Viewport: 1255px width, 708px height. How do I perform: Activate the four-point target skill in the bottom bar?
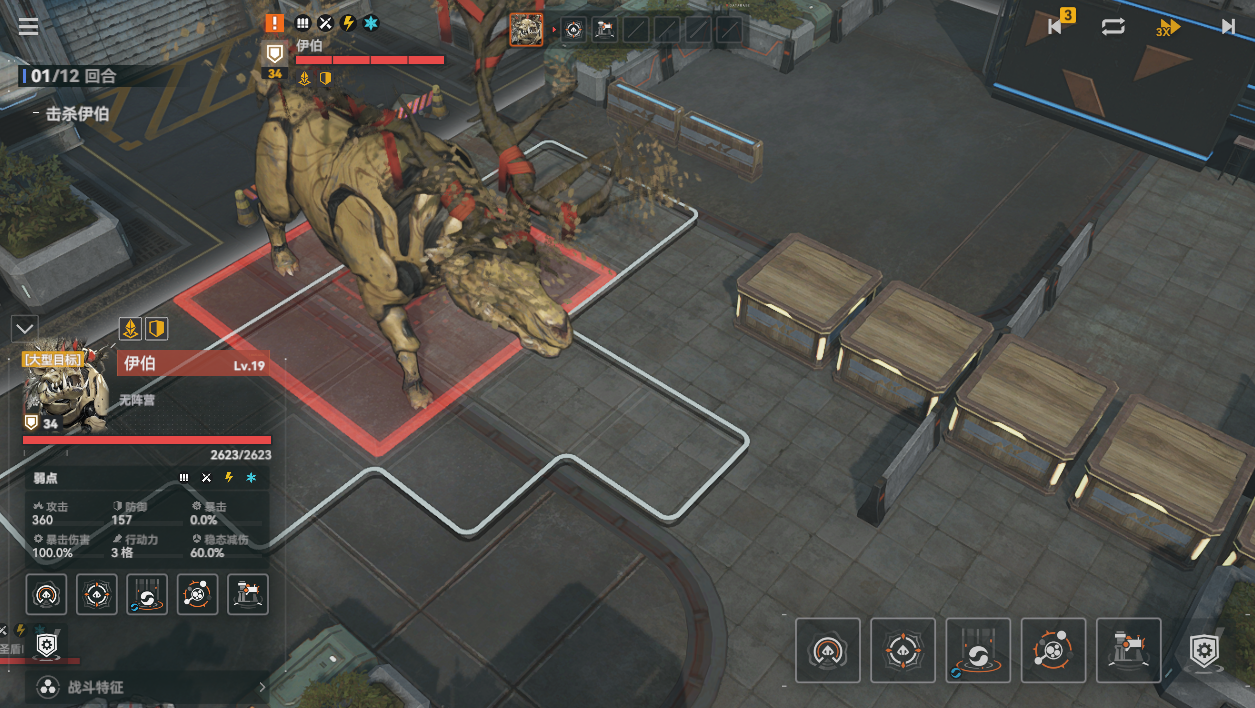pyautogui.click(x=903, y=650)
